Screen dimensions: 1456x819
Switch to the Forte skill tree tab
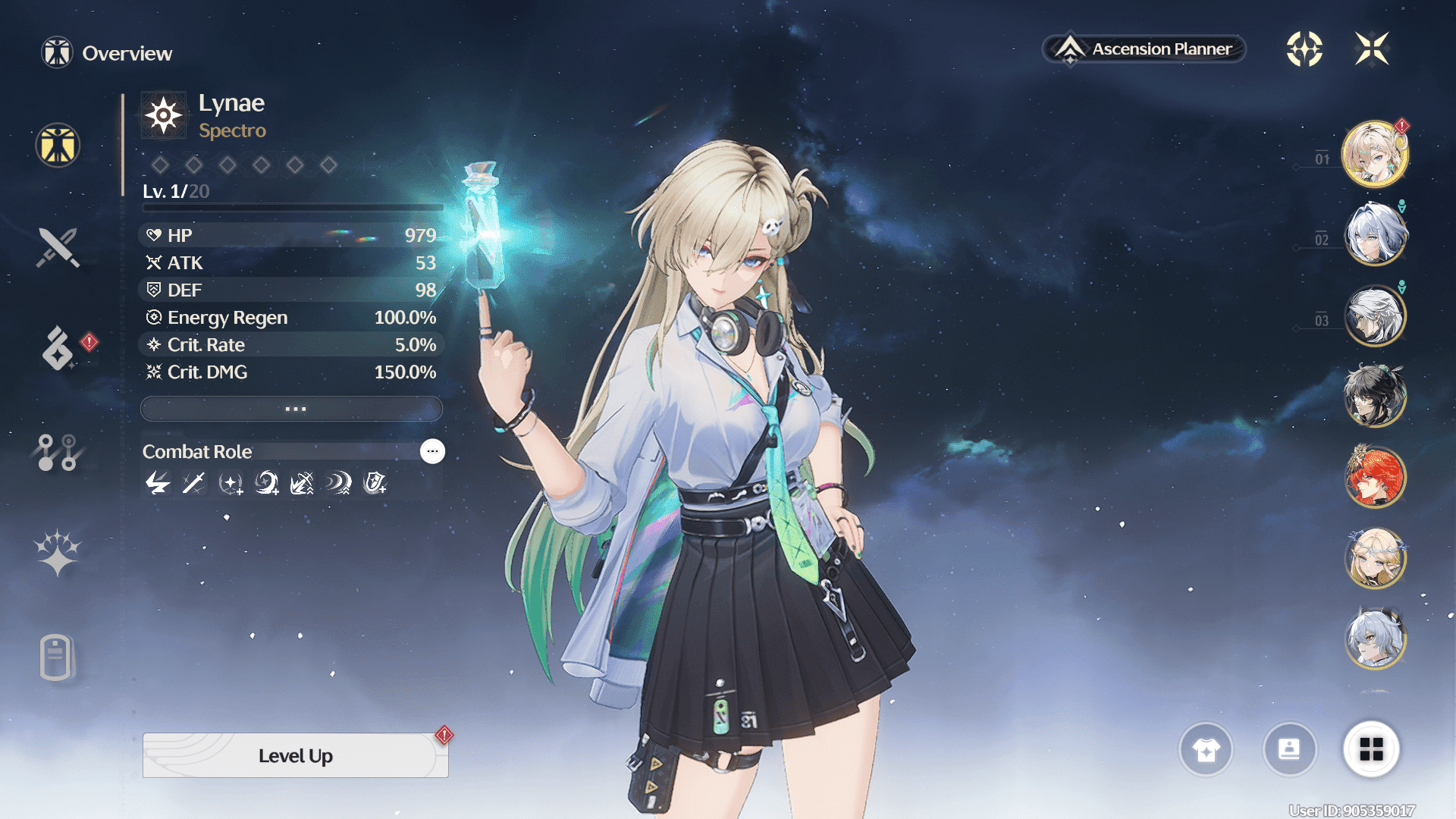[x=58, y=452]
